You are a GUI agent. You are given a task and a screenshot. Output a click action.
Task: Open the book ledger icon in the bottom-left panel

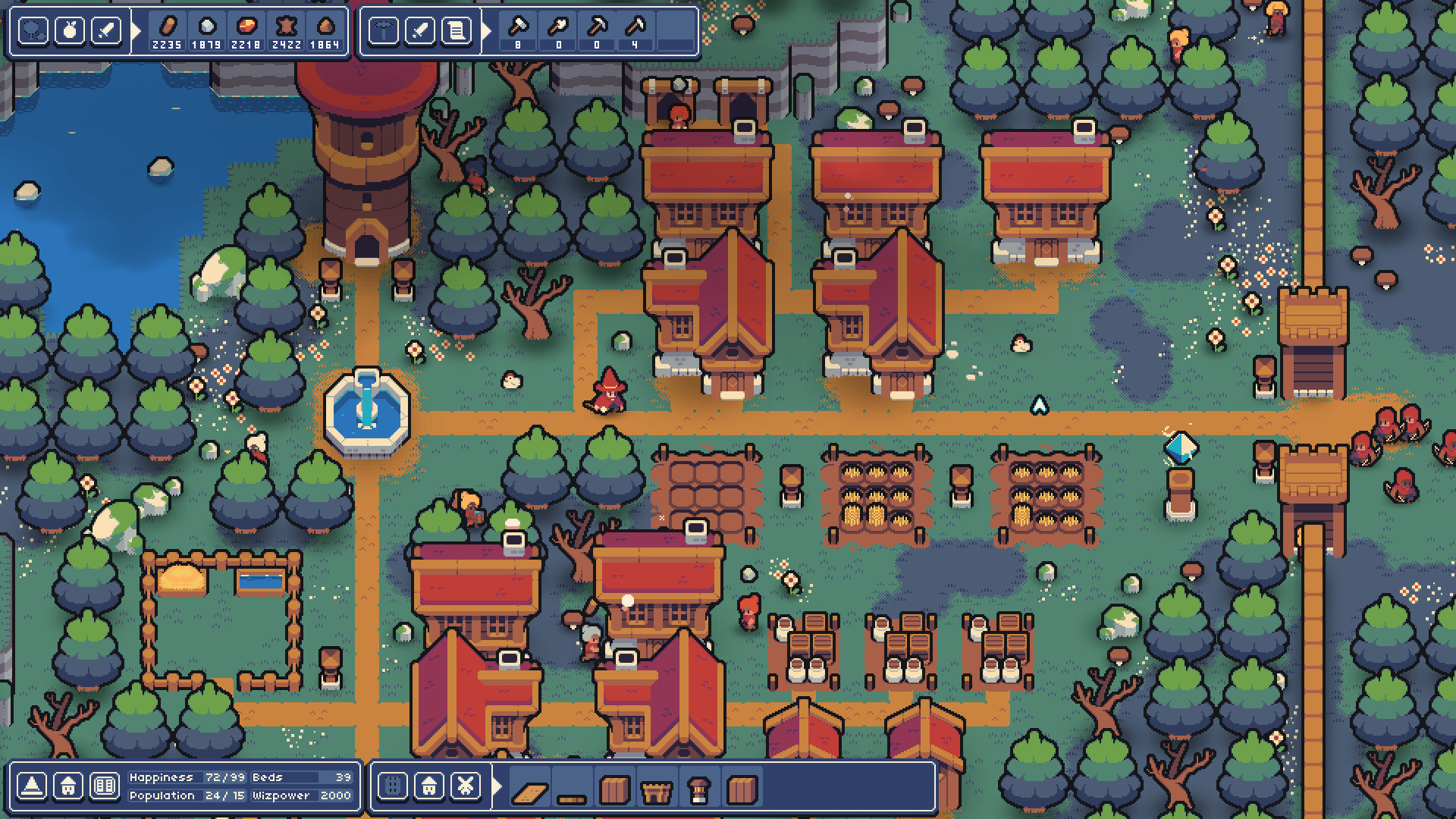coord(106,786)
